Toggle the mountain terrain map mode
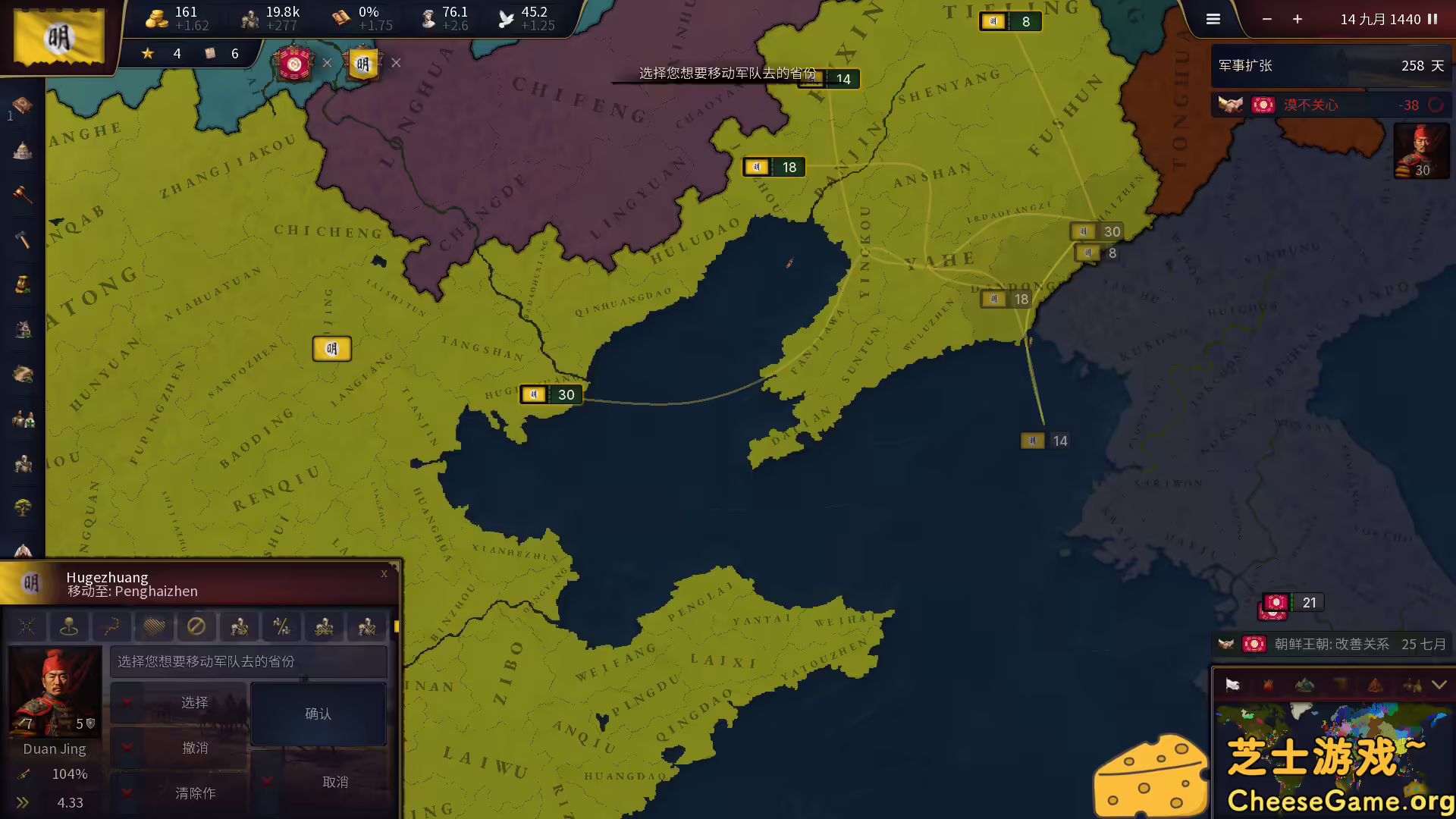Screen dimensions: 1456x819 (x=1305, y=685)
